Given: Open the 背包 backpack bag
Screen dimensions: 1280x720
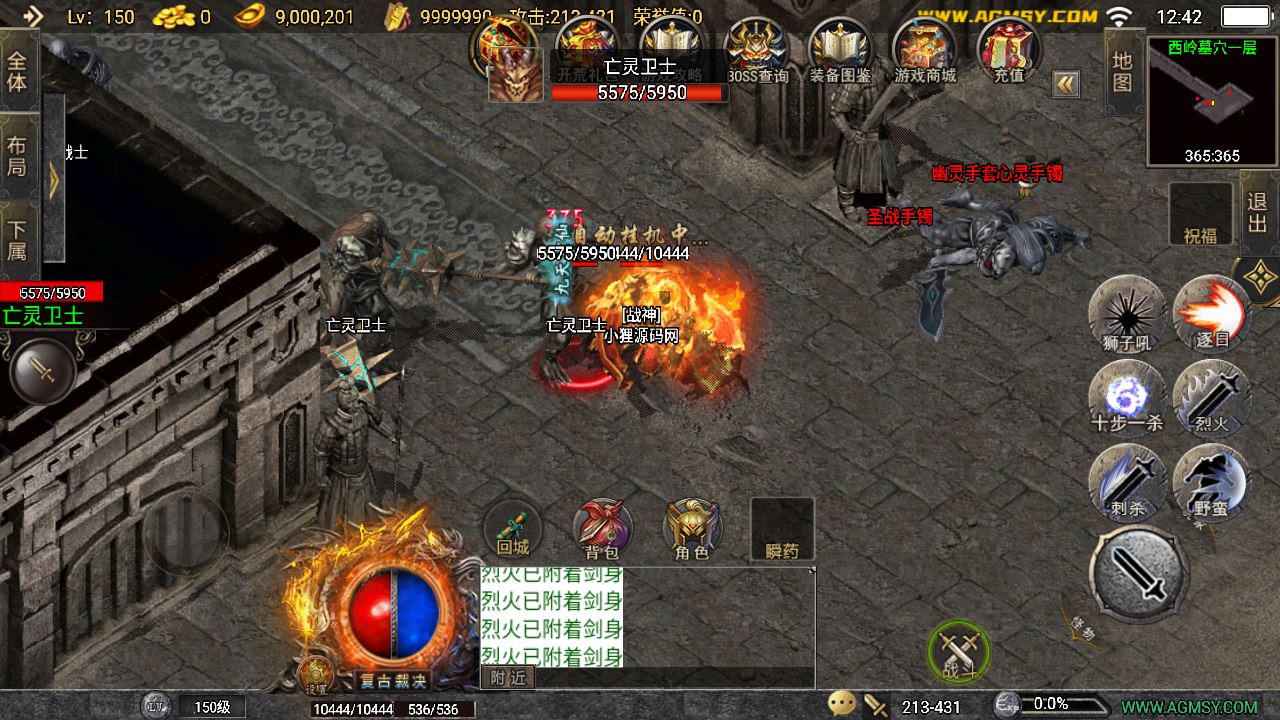Looking at the screenshot, I should 602,528.
